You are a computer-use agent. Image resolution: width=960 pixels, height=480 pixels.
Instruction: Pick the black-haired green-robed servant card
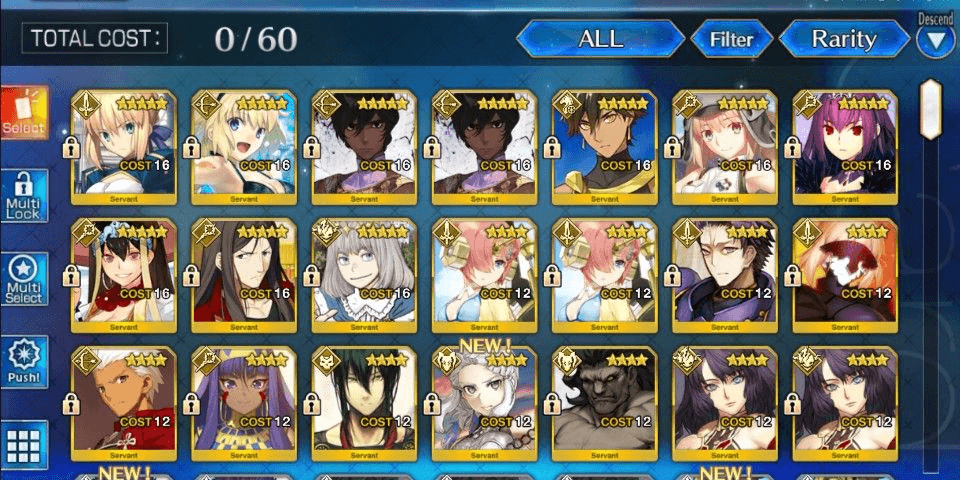click(x=365, y=400)
